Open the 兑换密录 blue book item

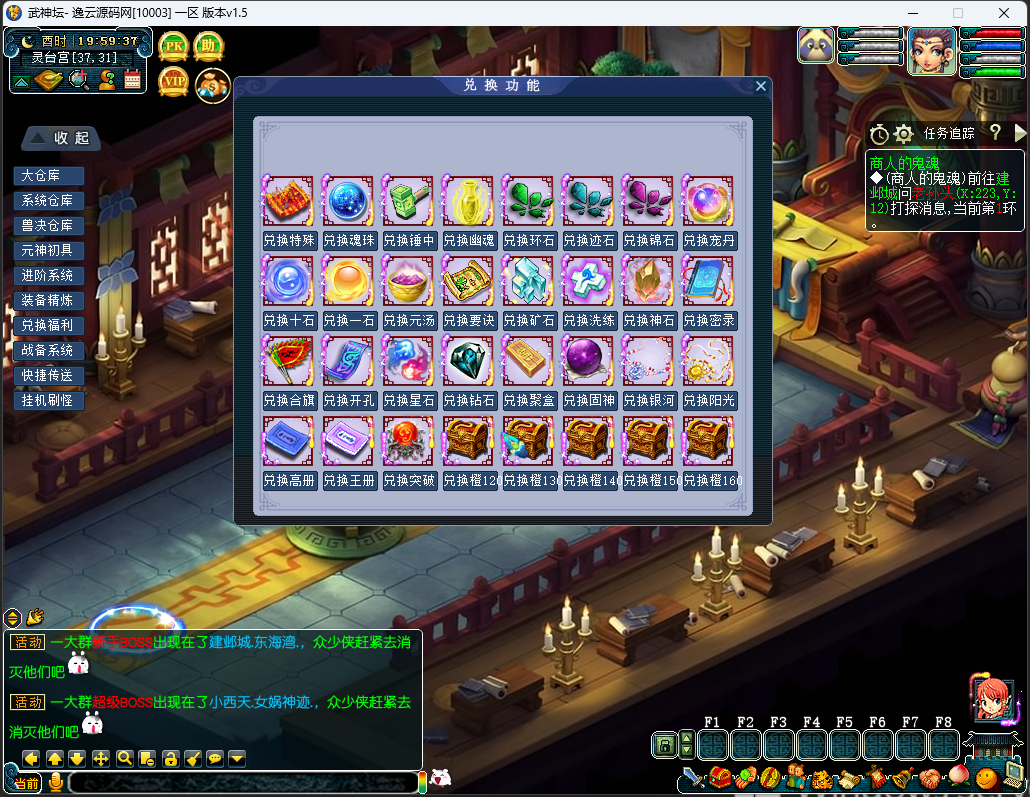[708, 281]
